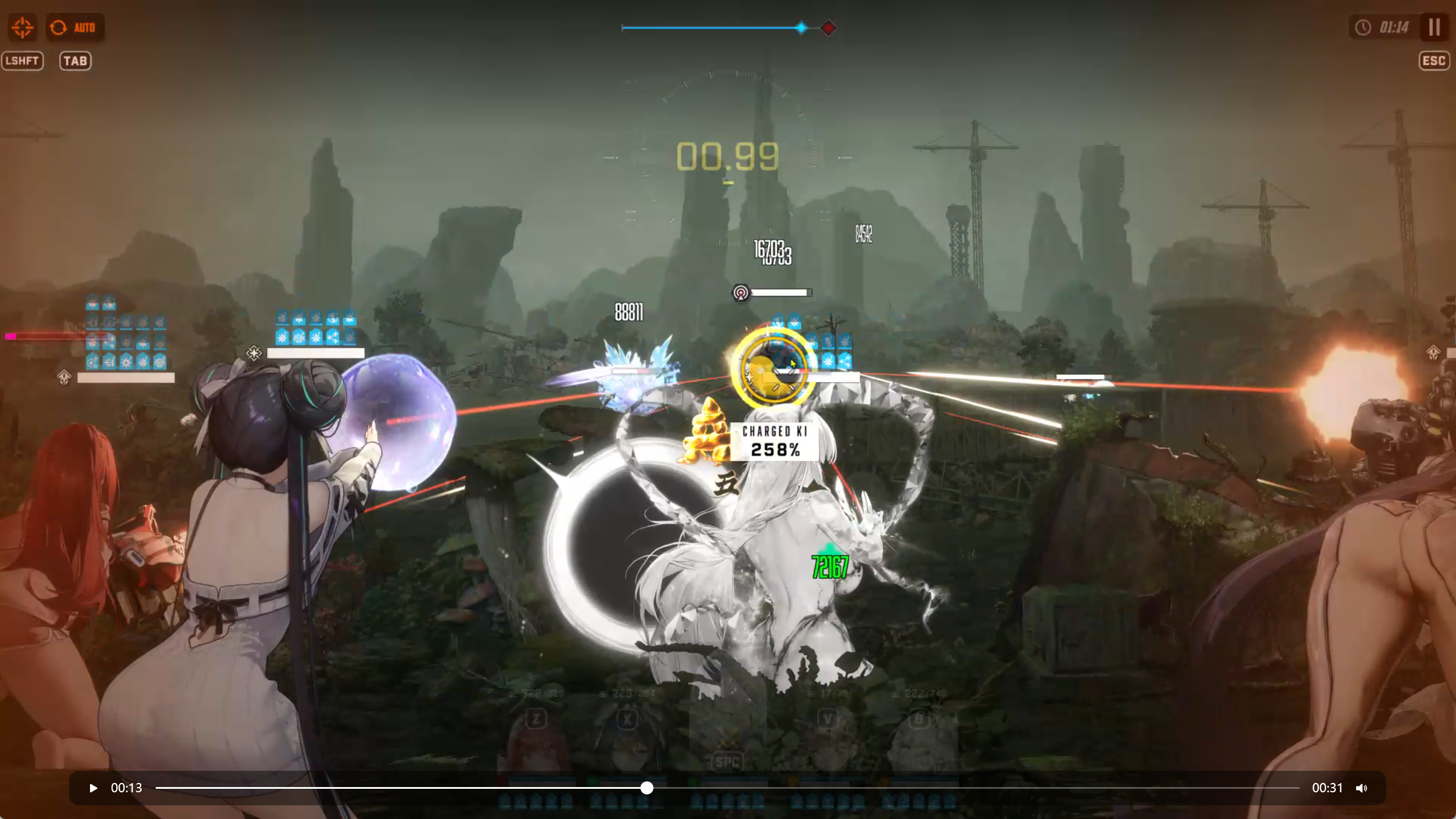
Task: Toggle the orange crosshair auto-aim icon
Action: 22,27
